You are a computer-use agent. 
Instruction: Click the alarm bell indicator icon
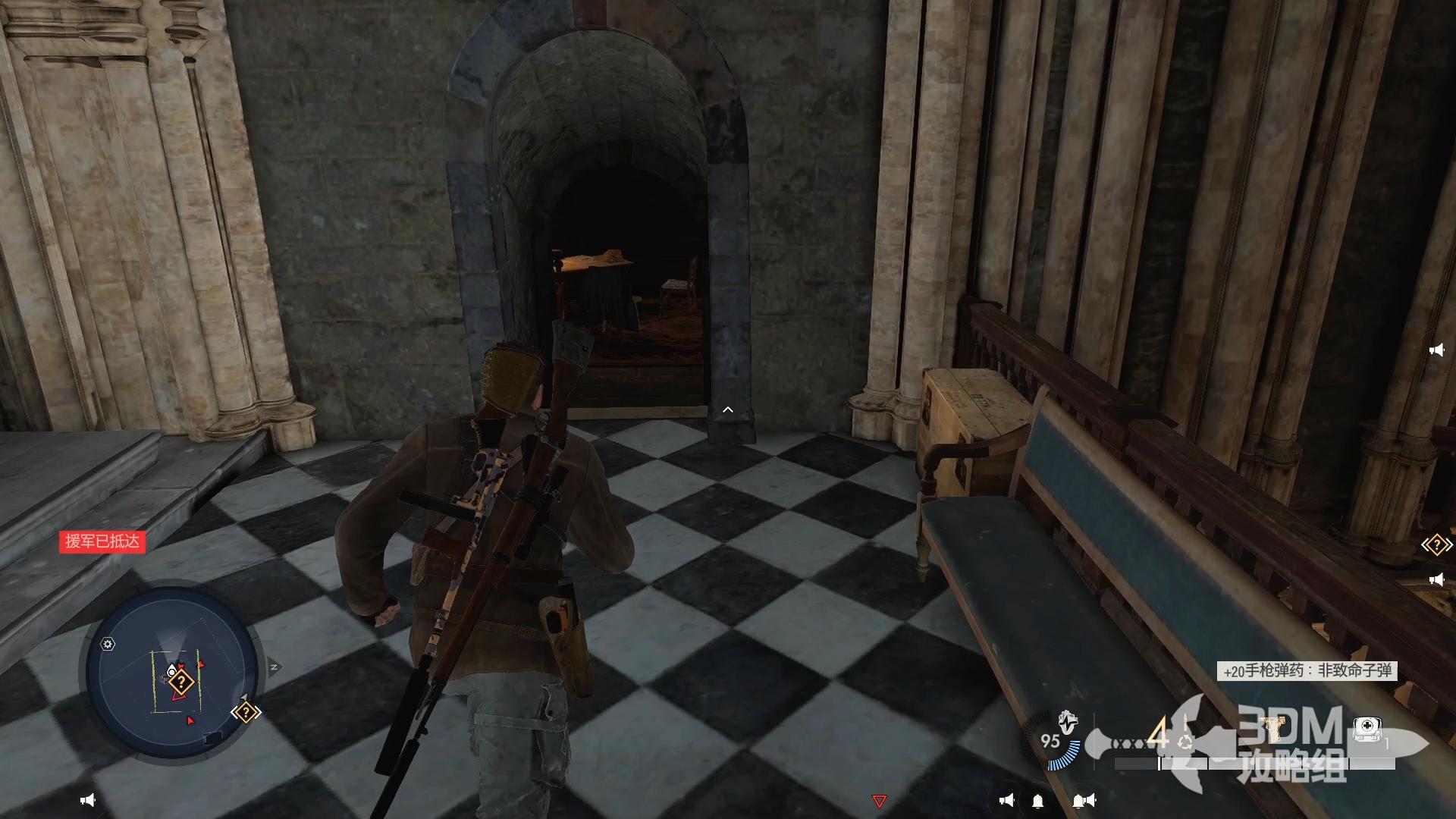click(x=1038, y=802)
